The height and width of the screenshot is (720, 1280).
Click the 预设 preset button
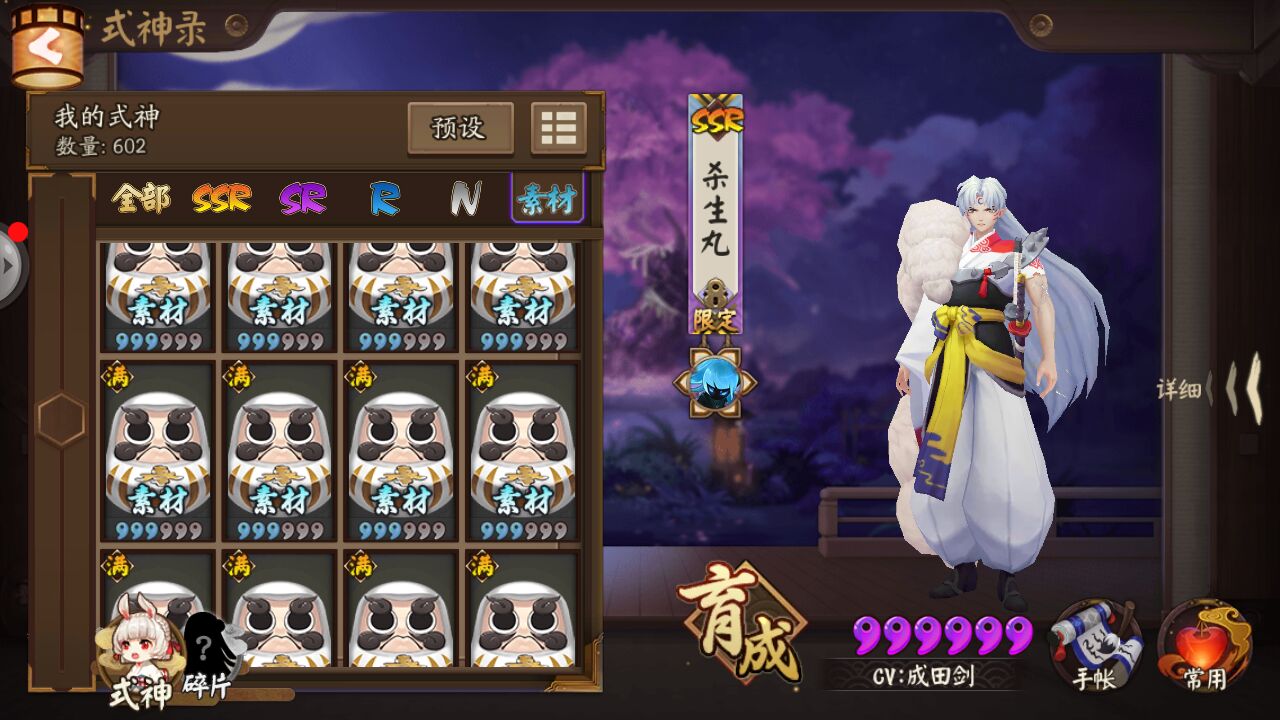461,129
